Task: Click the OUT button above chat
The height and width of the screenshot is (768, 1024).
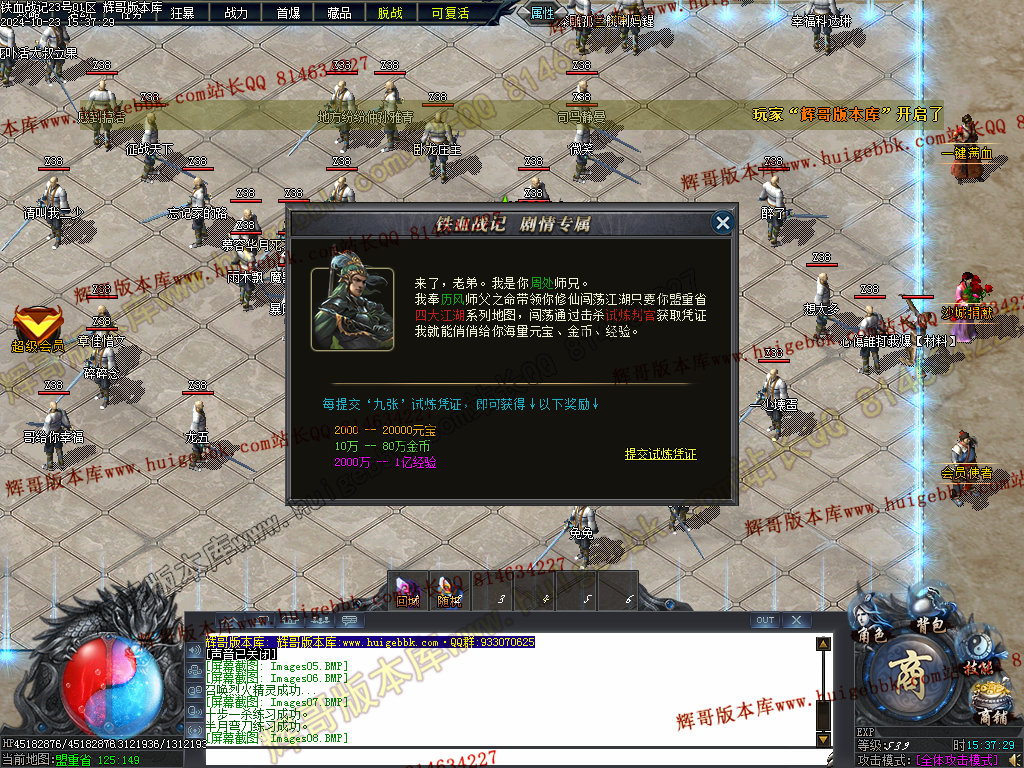Action: click(x=765, y=620)
